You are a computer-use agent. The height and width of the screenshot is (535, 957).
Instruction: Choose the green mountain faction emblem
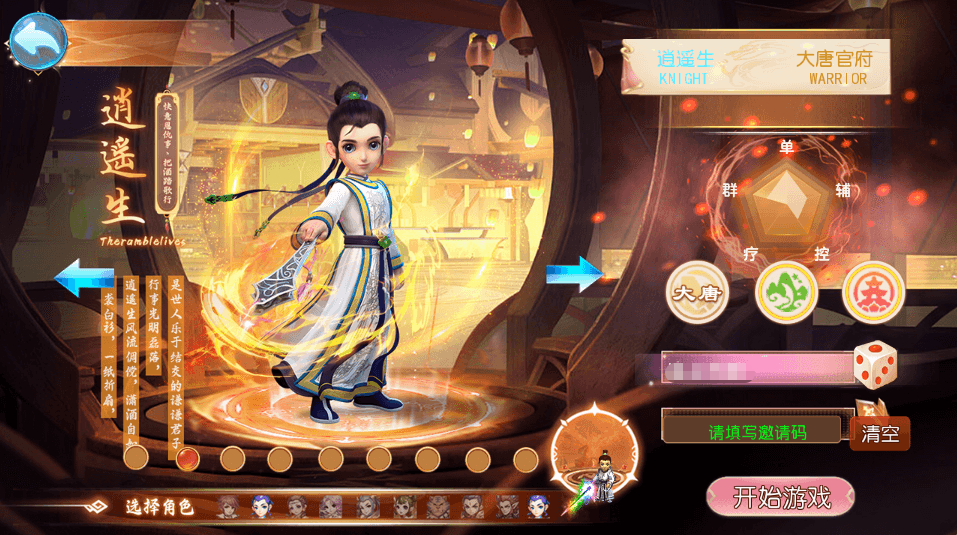pos(786,292)
